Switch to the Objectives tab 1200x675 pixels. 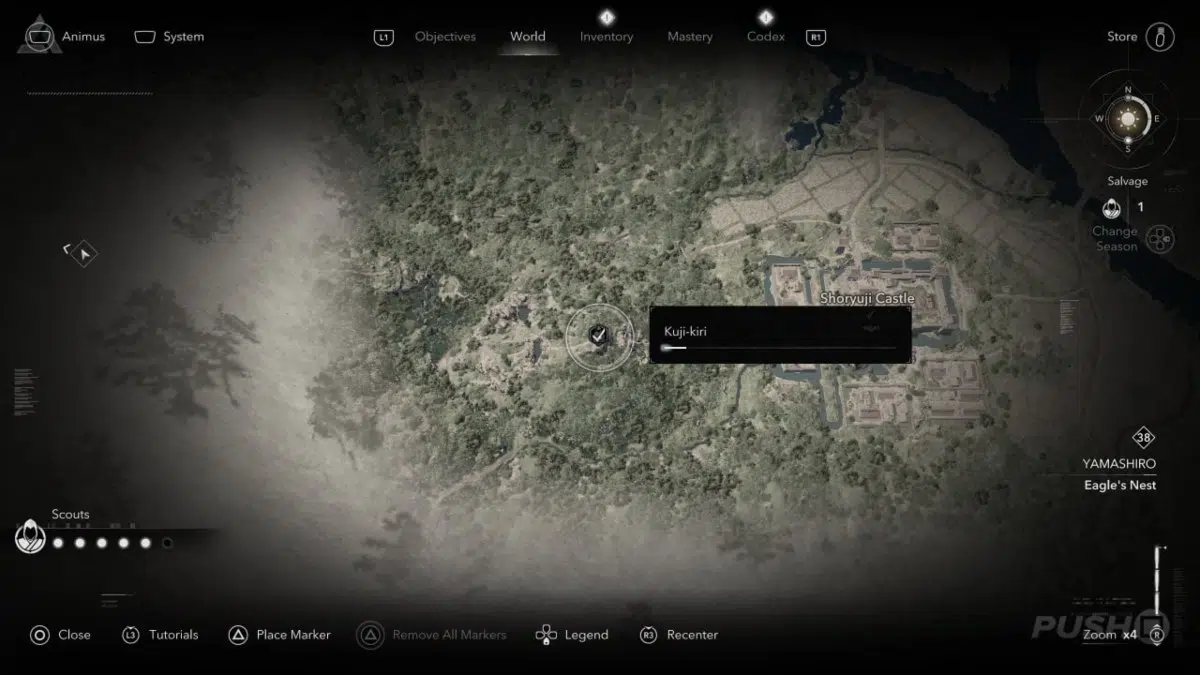[445, 37]
